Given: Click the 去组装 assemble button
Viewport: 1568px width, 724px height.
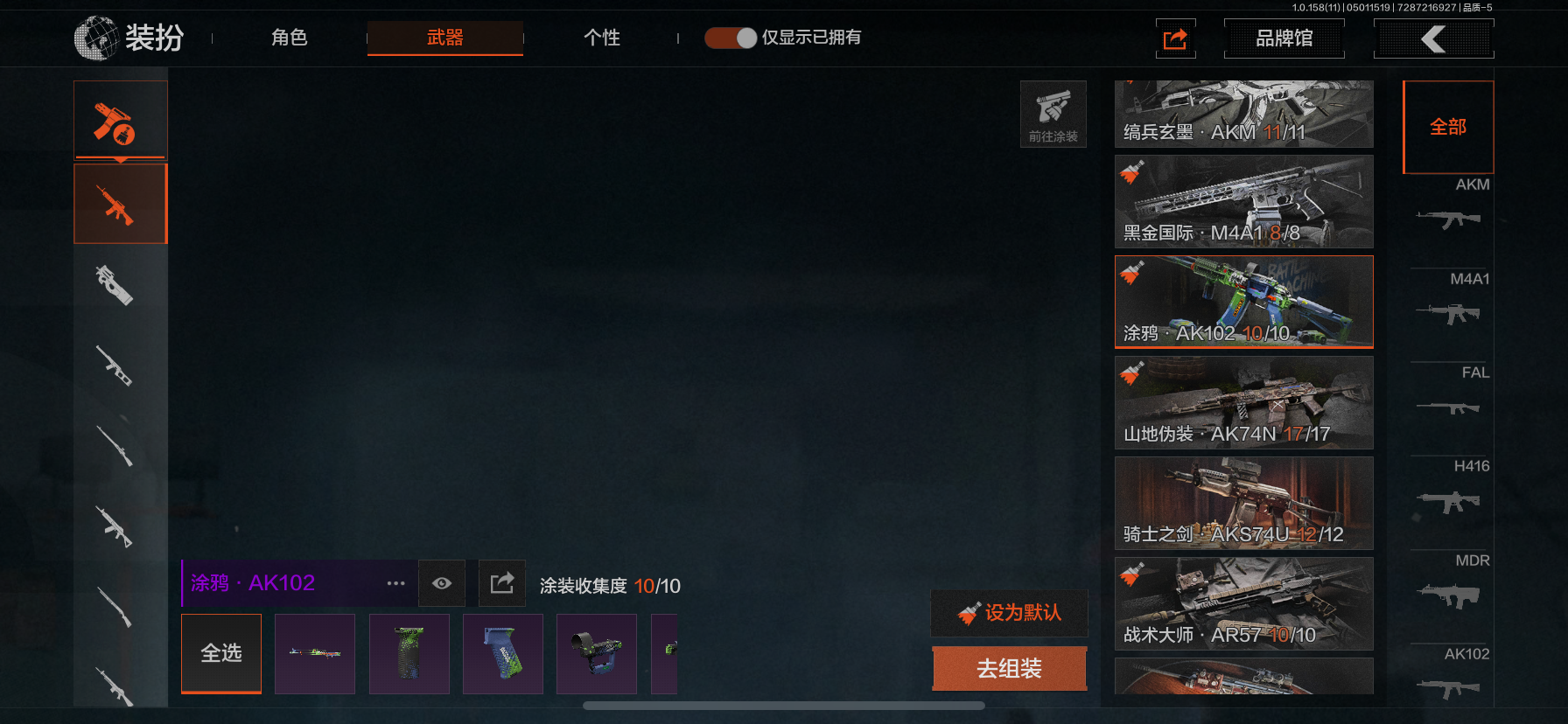Looking at the screenshot, I should (1009, 669).
